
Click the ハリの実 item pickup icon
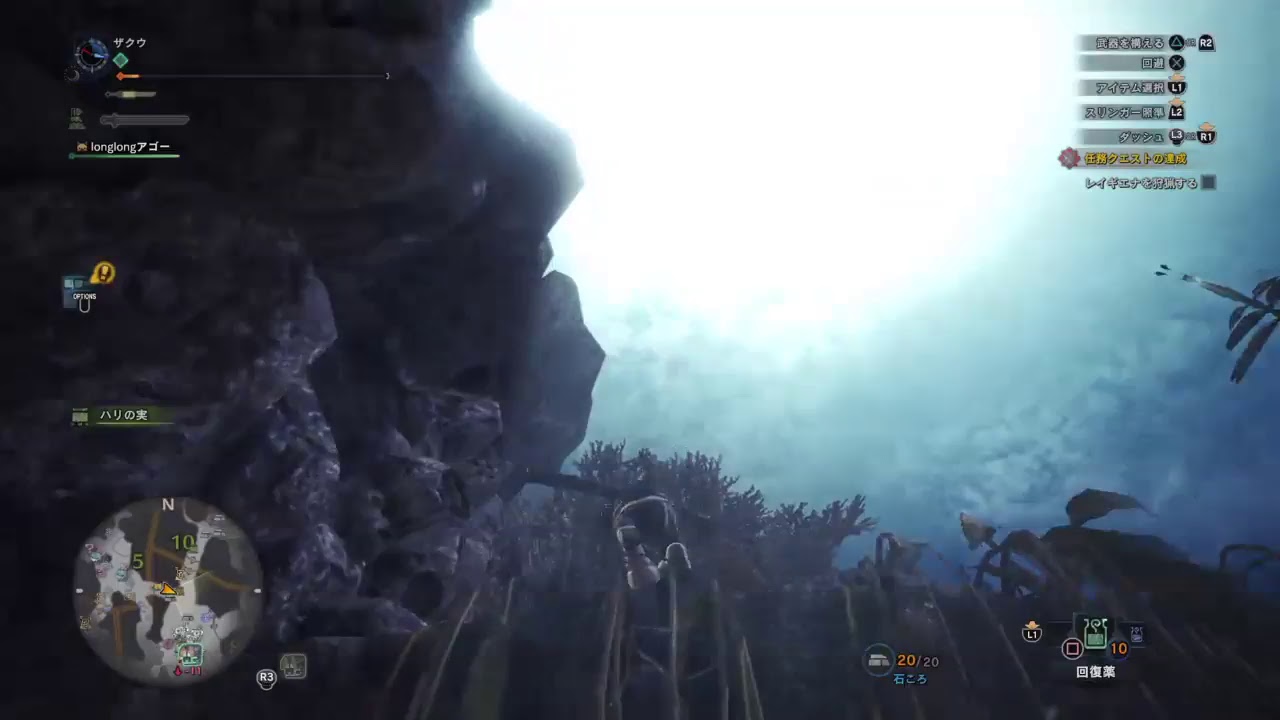(x=80, y=415)
